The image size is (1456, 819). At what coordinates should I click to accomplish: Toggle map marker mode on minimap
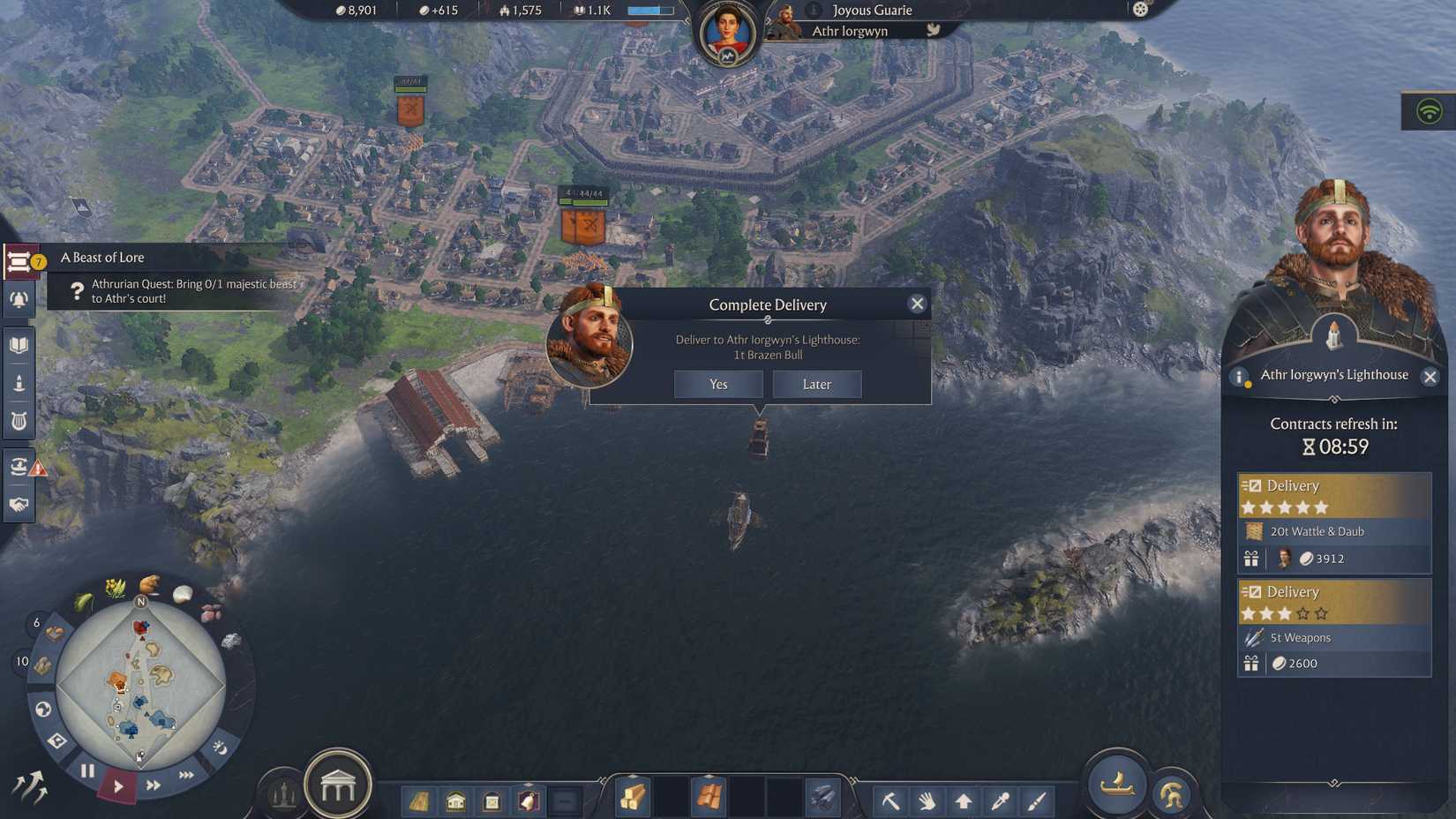(57, 741)
